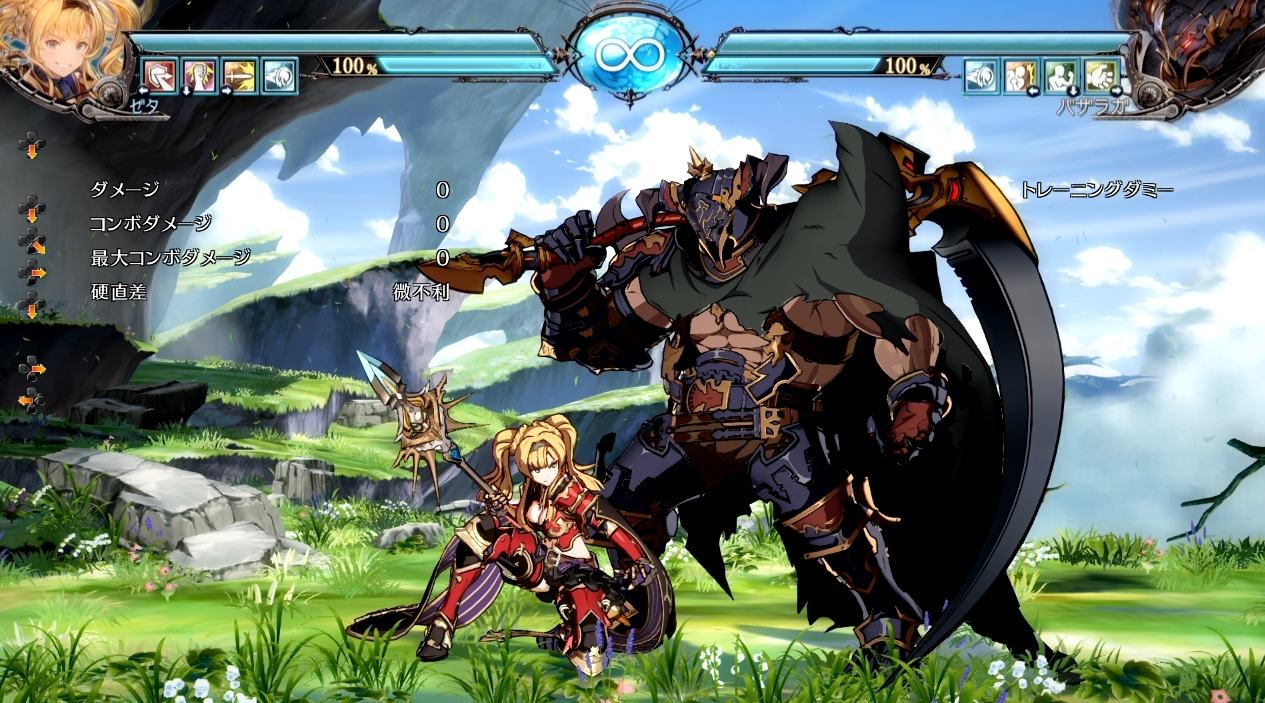
Task: Activate Zeta's pink raised-fist skill icon
Action: coord(199,76)
